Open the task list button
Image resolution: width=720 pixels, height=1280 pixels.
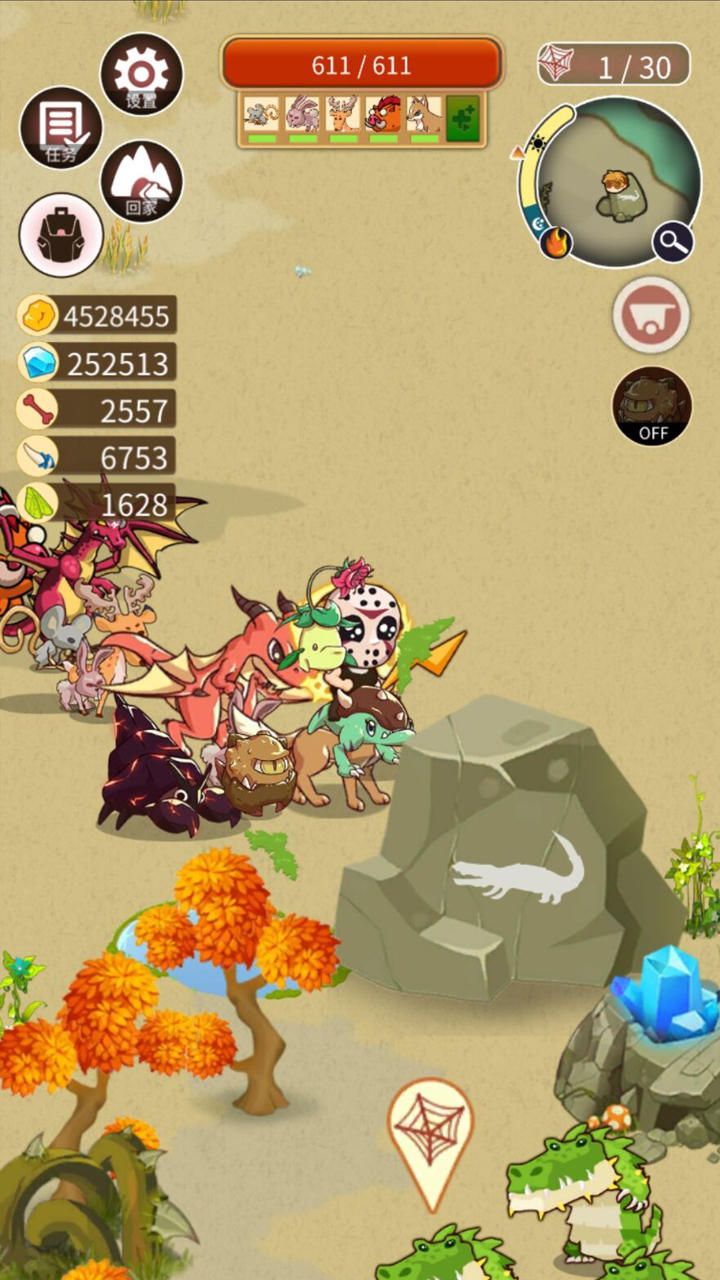coord(60,127)
